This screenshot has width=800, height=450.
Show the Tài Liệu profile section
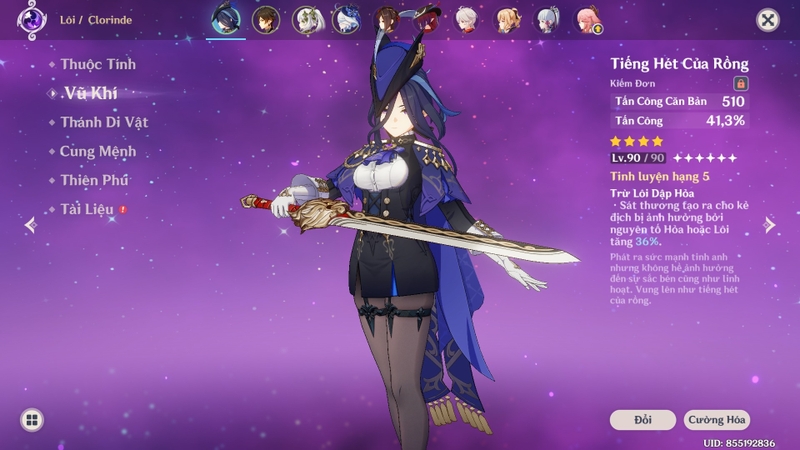coord(86,210)
